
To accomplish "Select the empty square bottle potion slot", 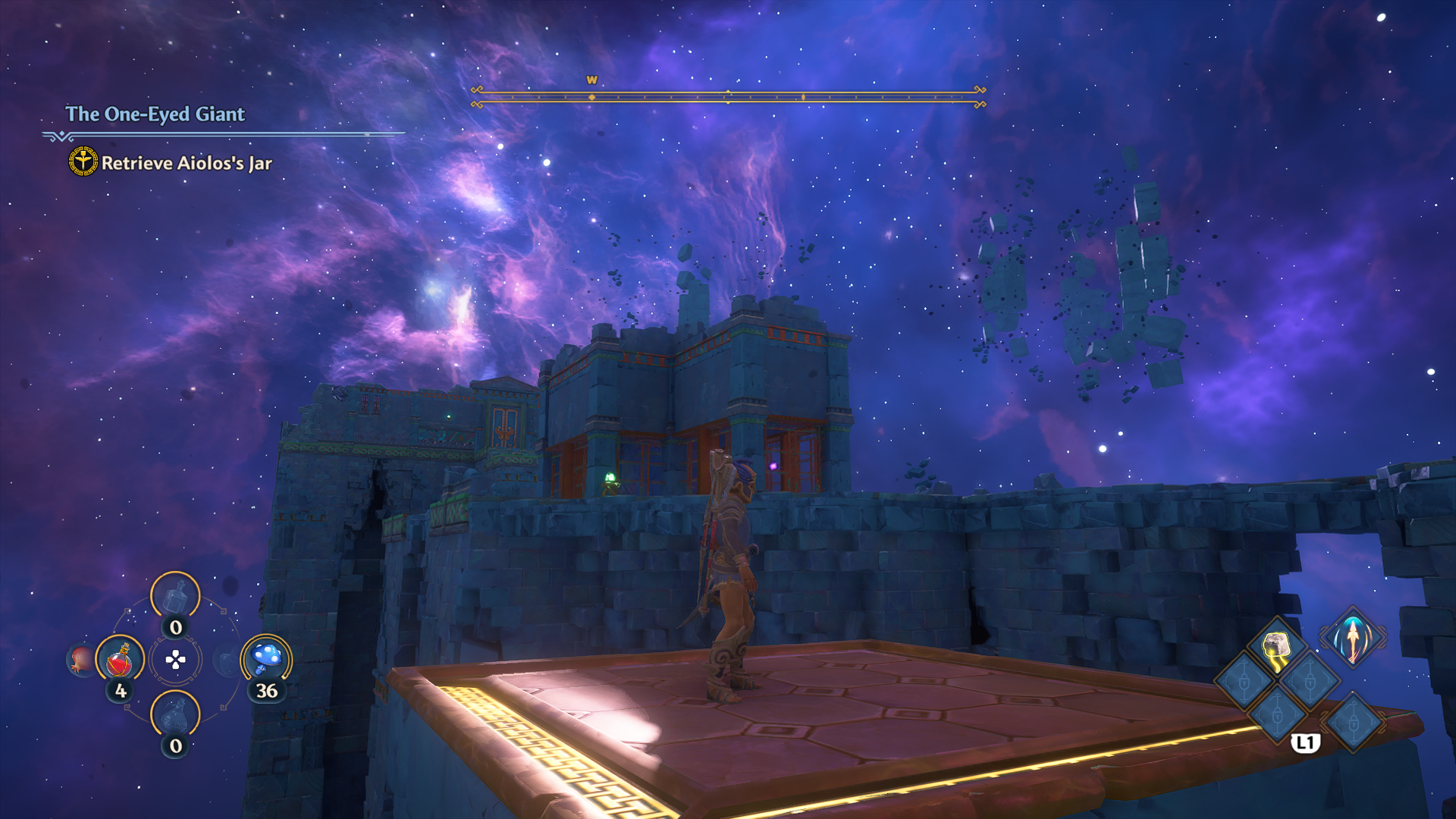I will tap(175, 596).
